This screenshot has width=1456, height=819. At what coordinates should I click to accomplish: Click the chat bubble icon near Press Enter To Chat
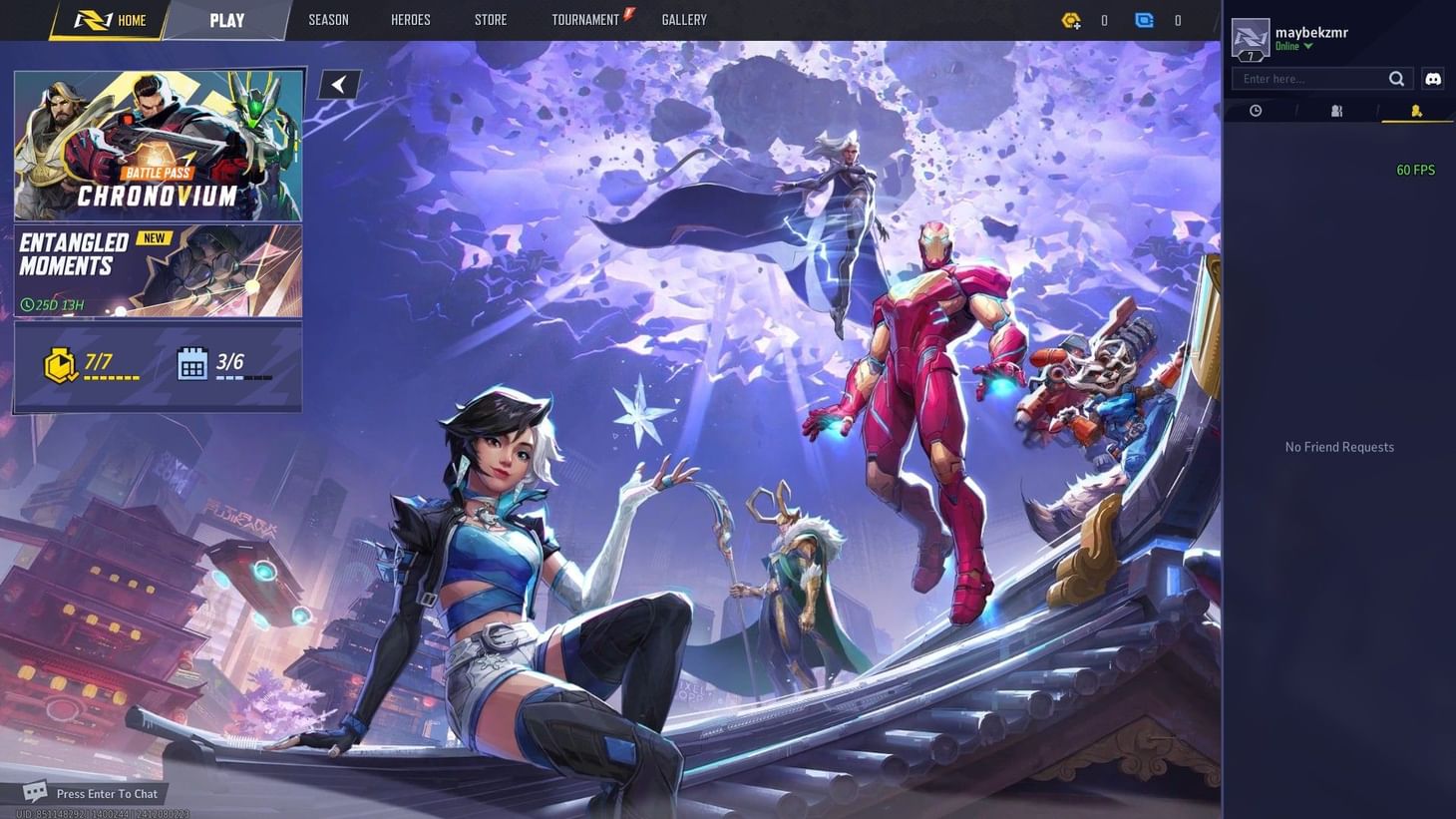pos(34,791)
